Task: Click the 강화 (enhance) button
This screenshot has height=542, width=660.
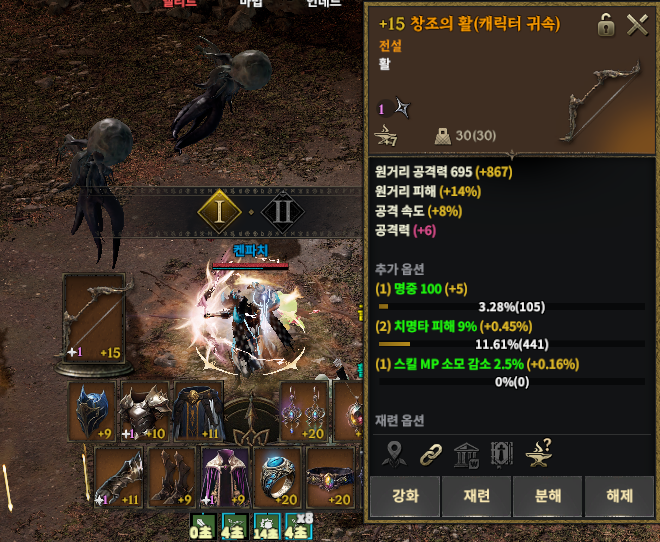Action: 404,496
